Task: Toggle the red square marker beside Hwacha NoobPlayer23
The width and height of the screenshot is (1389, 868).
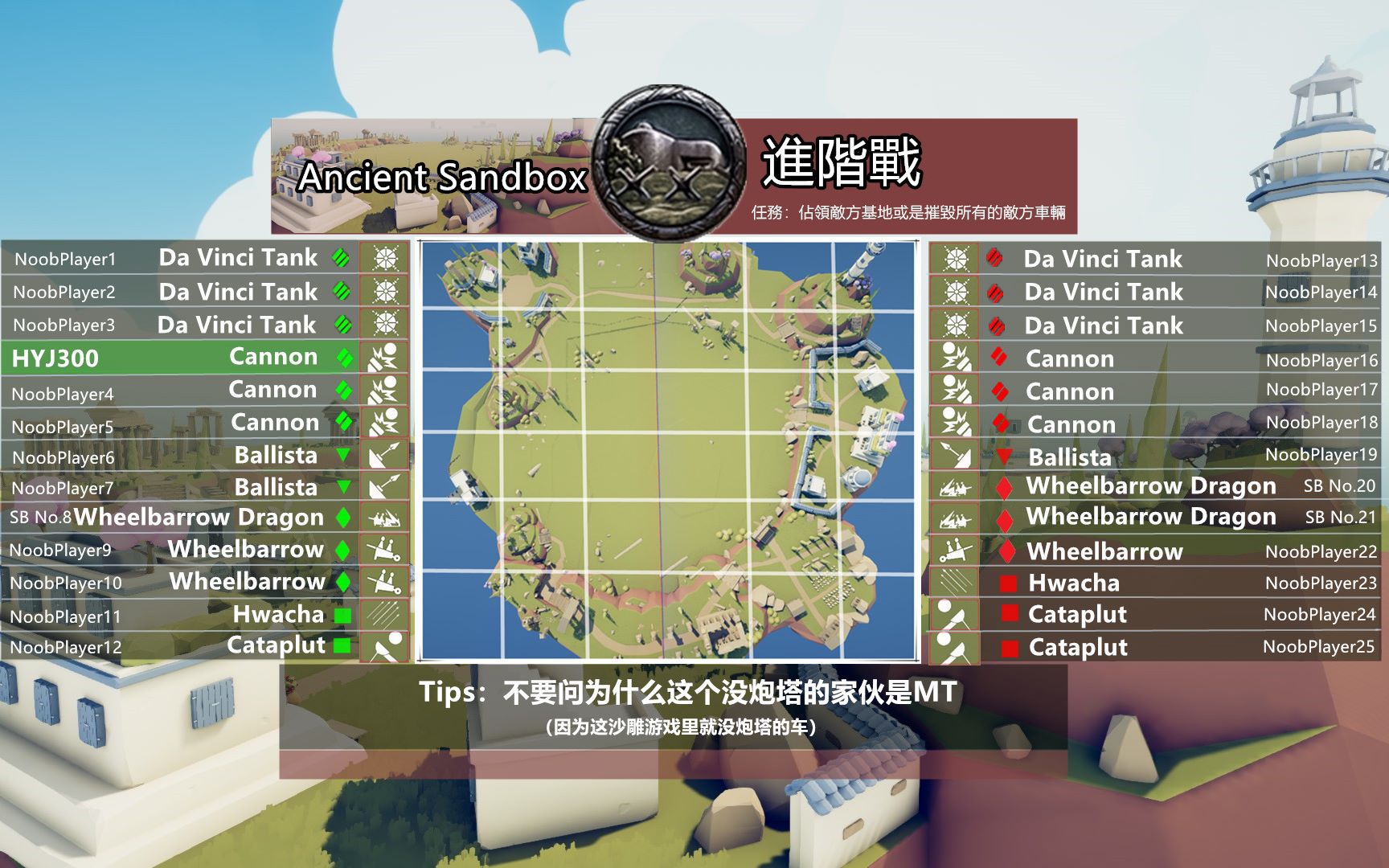Action: [x=1007, y=583]
